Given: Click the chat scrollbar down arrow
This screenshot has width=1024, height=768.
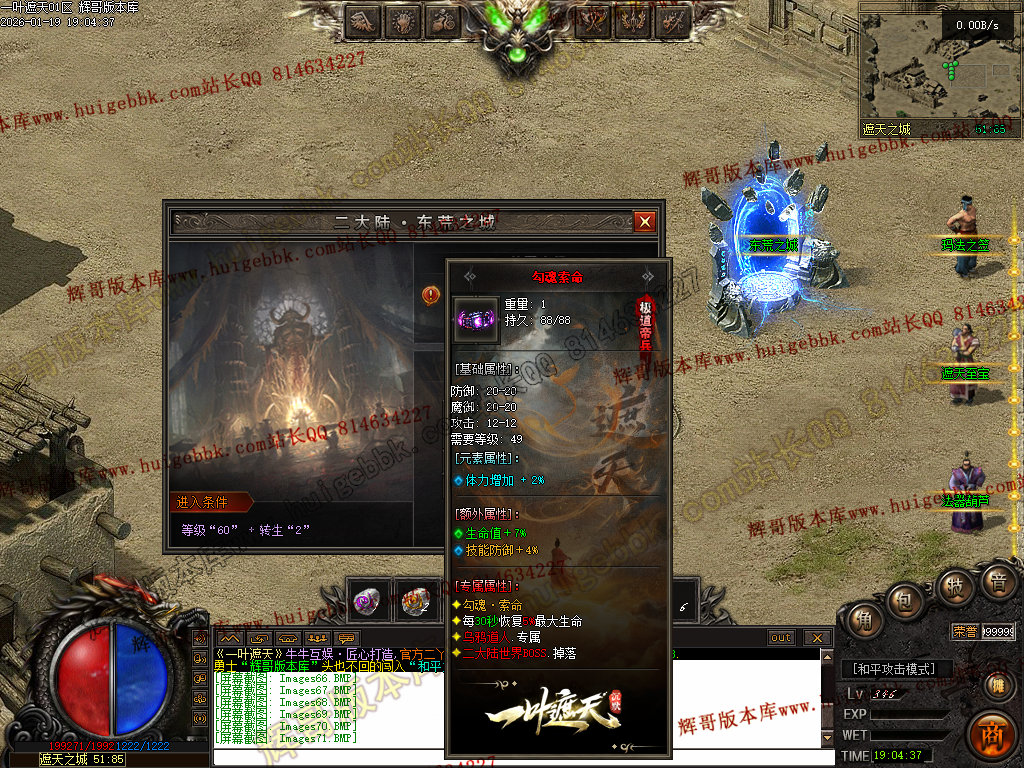Looking at the screenshot, I should (x=826, y=738).
